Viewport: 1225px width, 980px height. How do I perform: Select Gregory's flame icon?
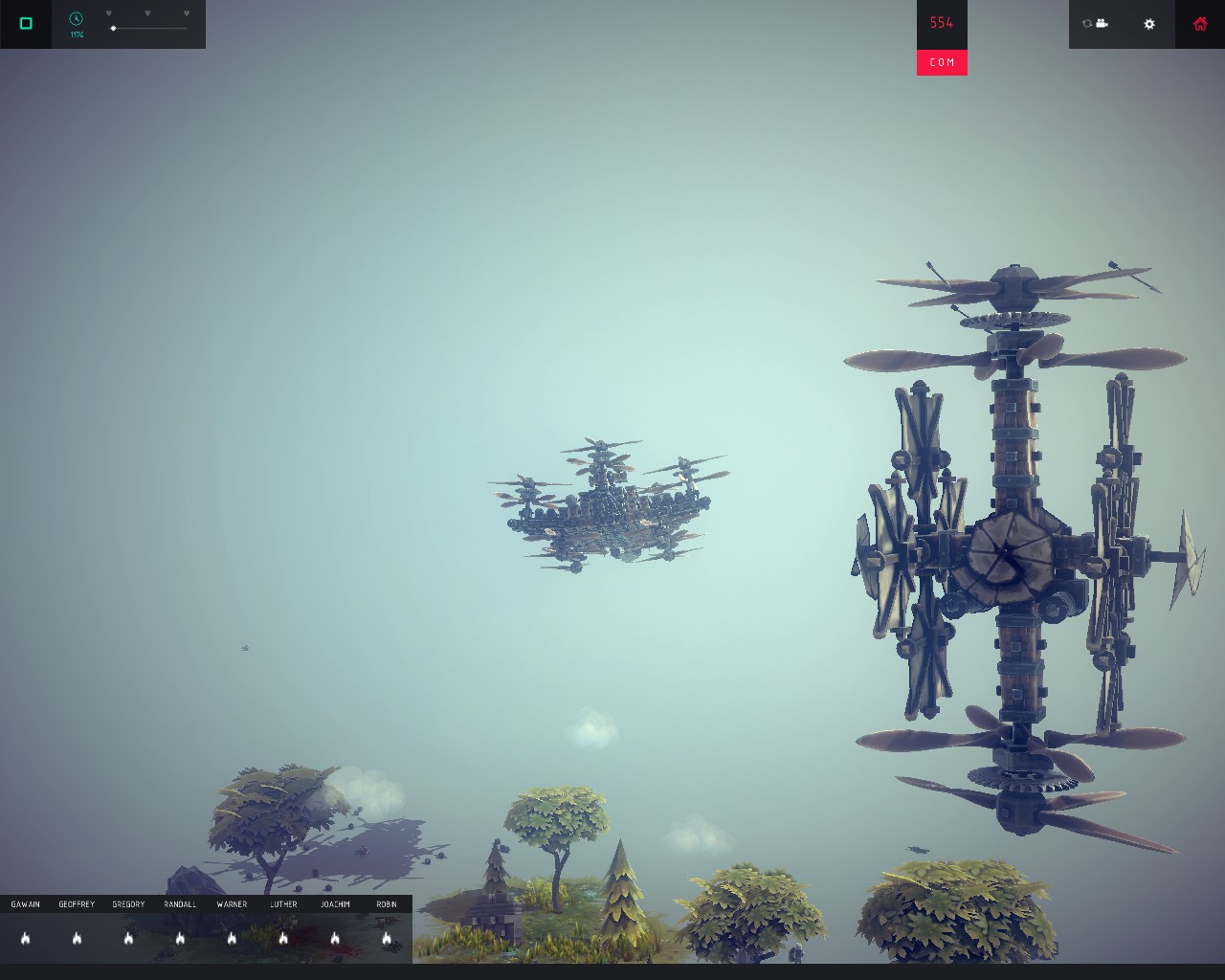[129, 938]
